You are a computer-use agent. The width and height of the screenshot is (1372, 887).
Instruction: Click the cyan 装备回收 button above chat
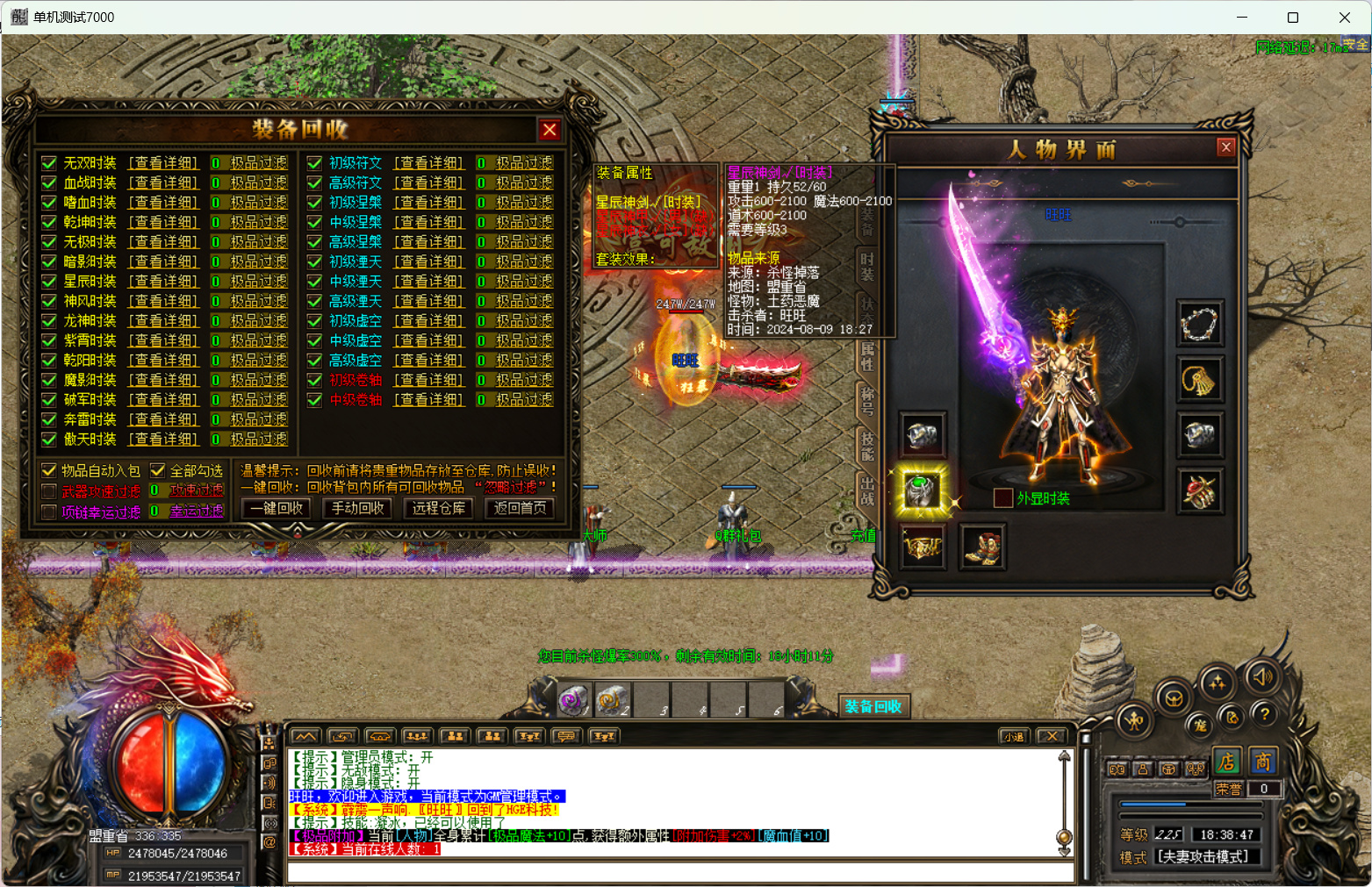(873, 706)
